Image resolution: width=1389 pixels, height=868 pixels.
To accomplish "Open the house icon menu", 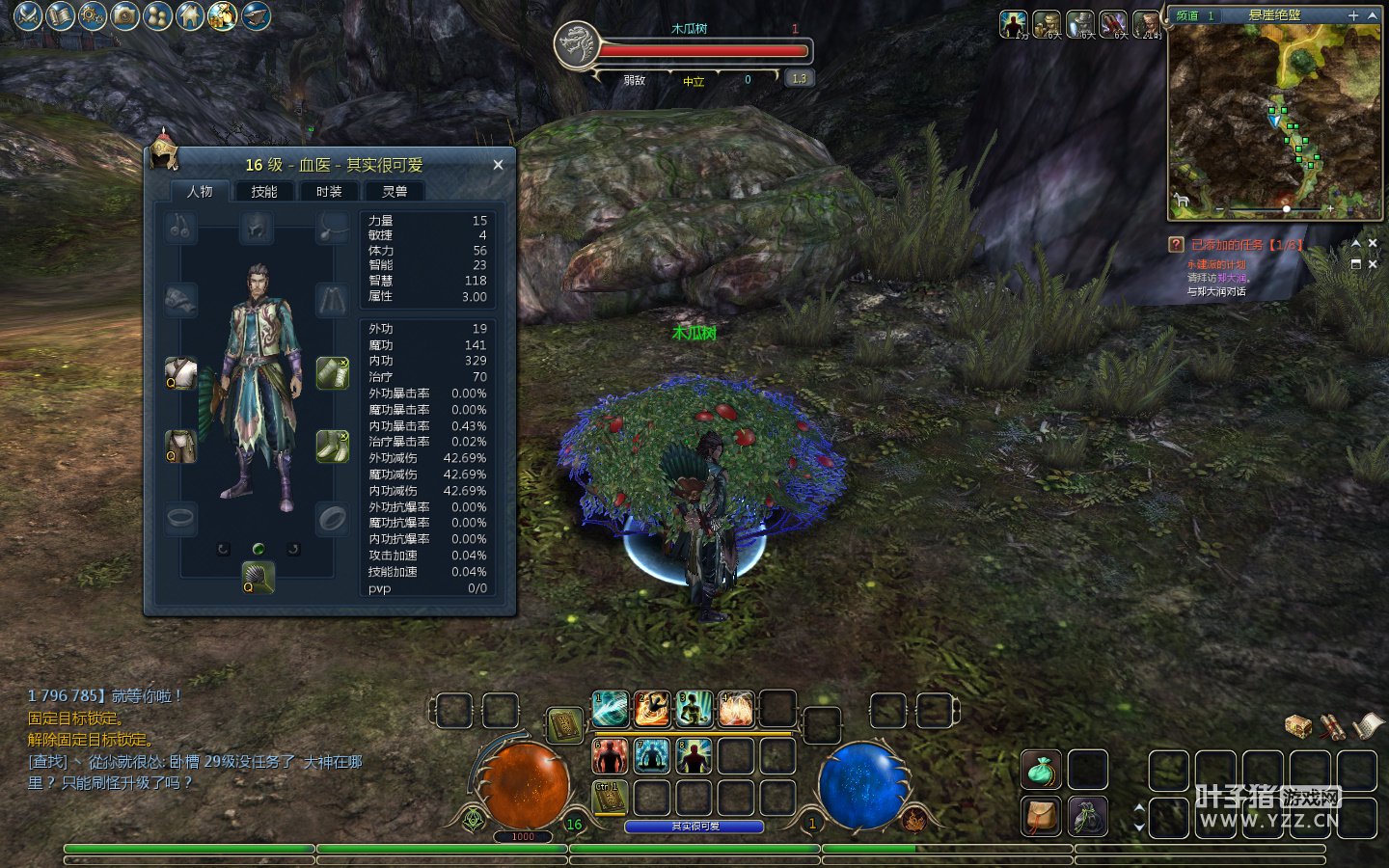I will click(190, 15).
